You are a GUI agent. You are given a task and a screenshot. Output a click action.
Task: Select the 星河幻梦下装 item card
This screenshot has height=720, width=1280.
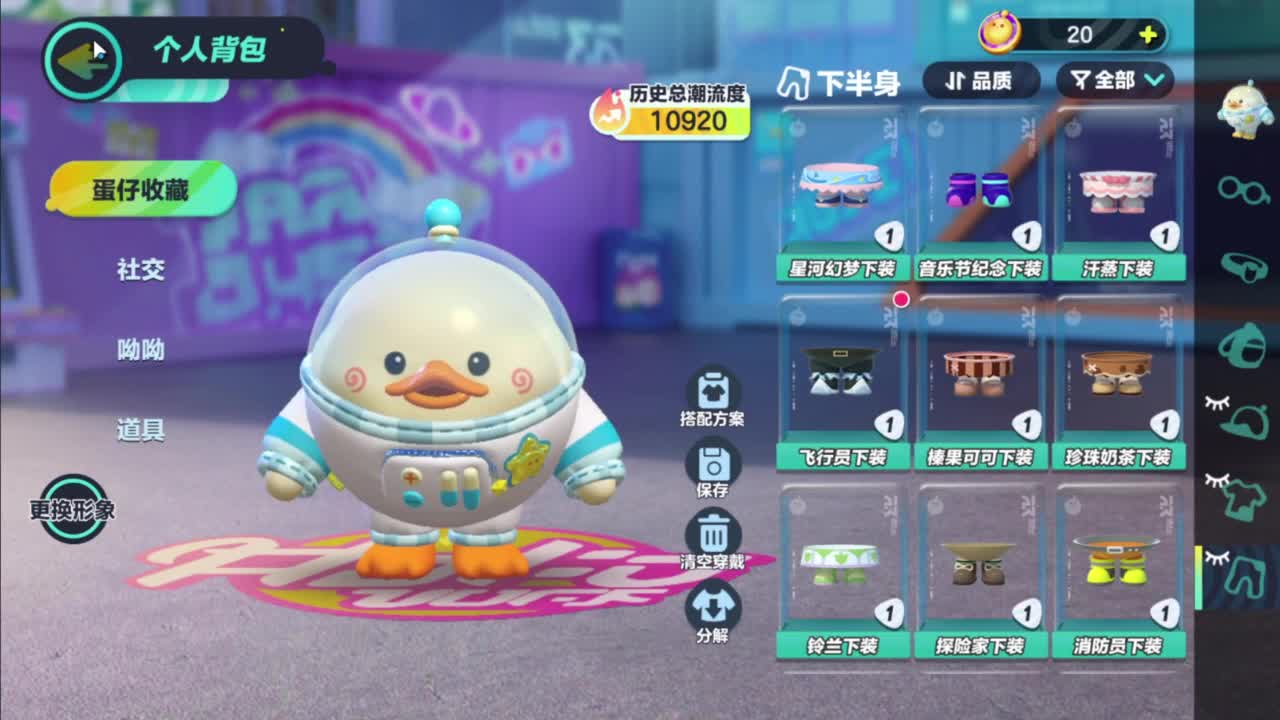tap(843, 193)
